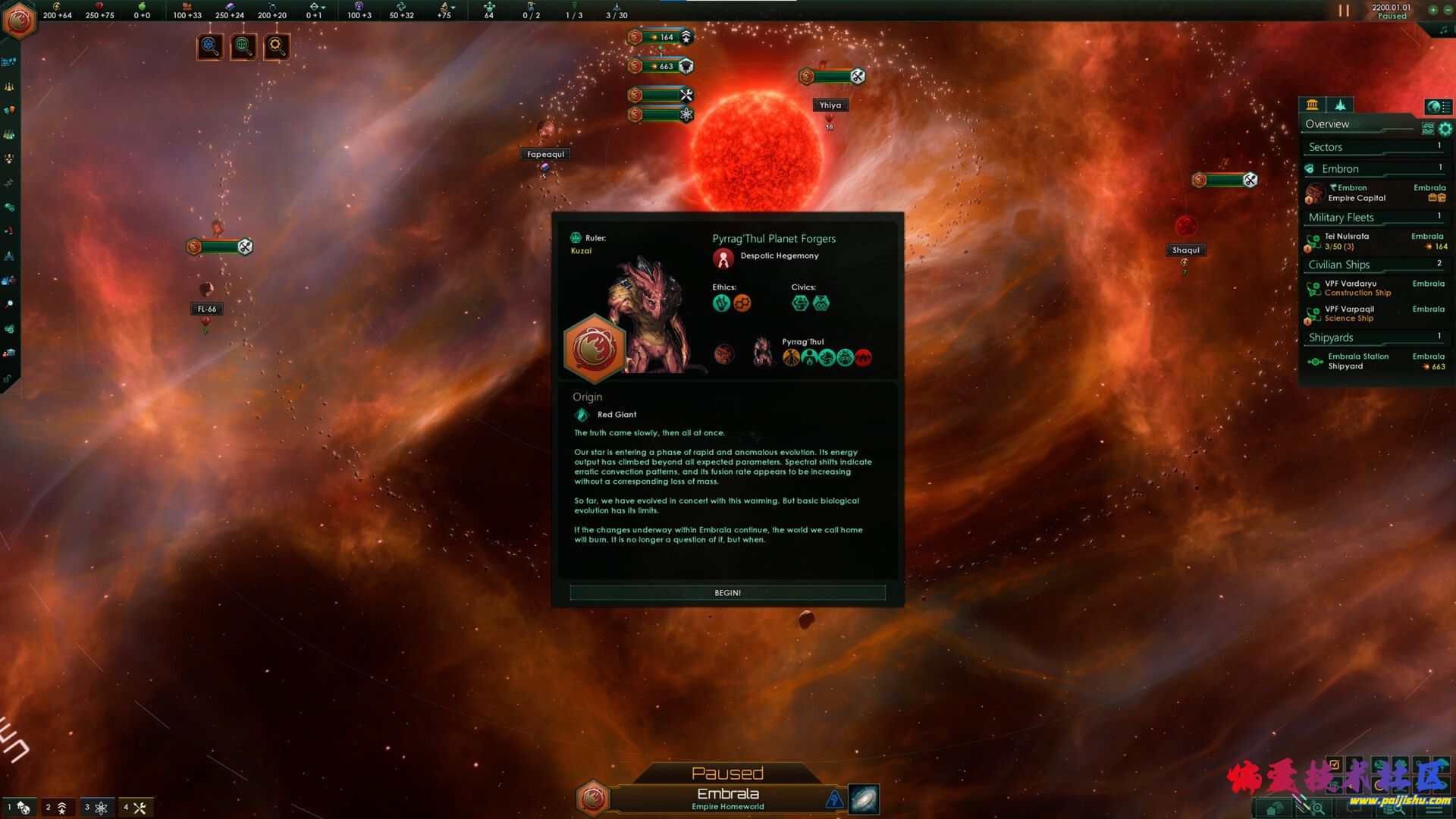Toggle the game pause button
The width and height of the screenshot is (1456, 819).
click(x=1344, y=11)
